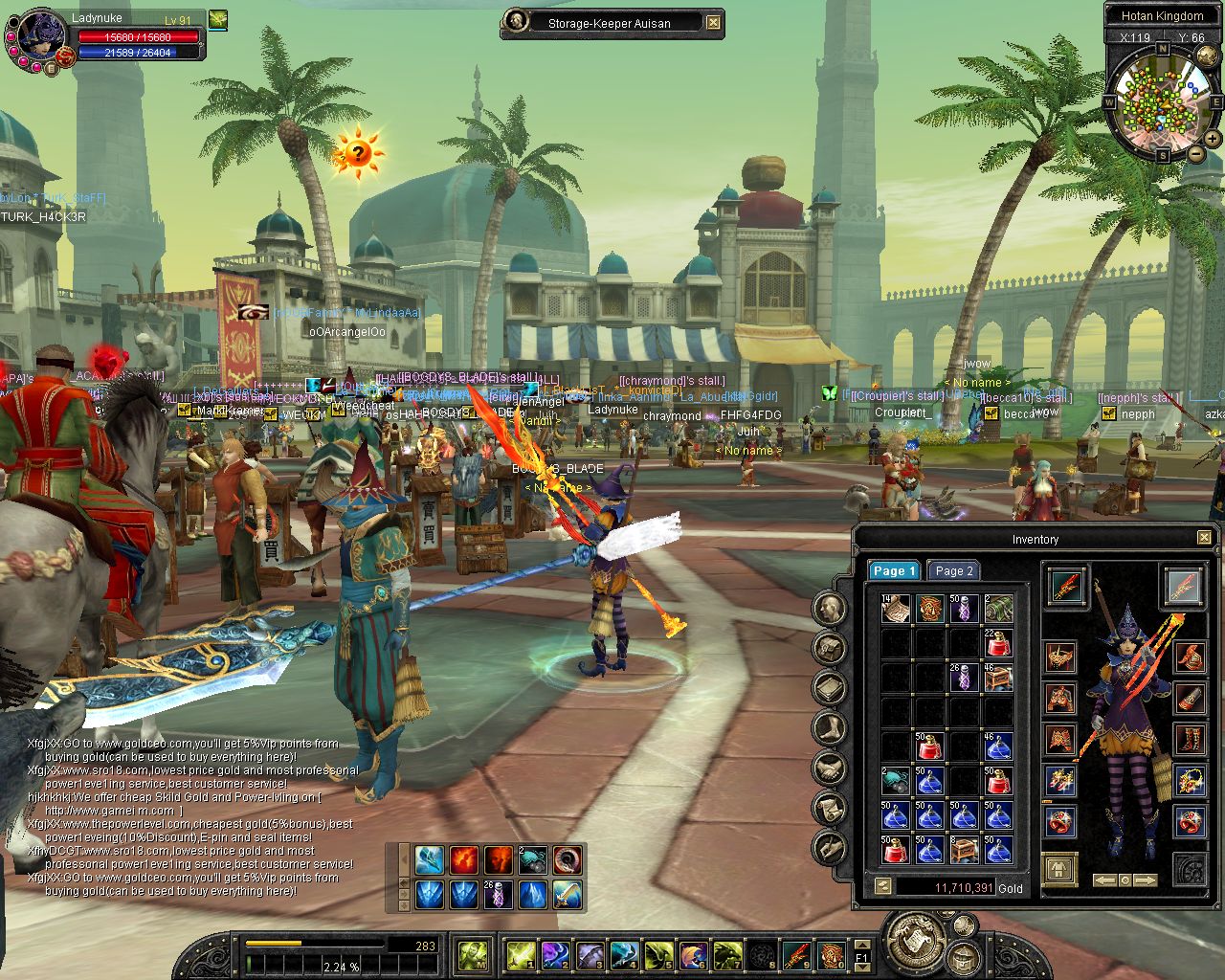Zoom in the minimap with plus button

[1213, 139]
